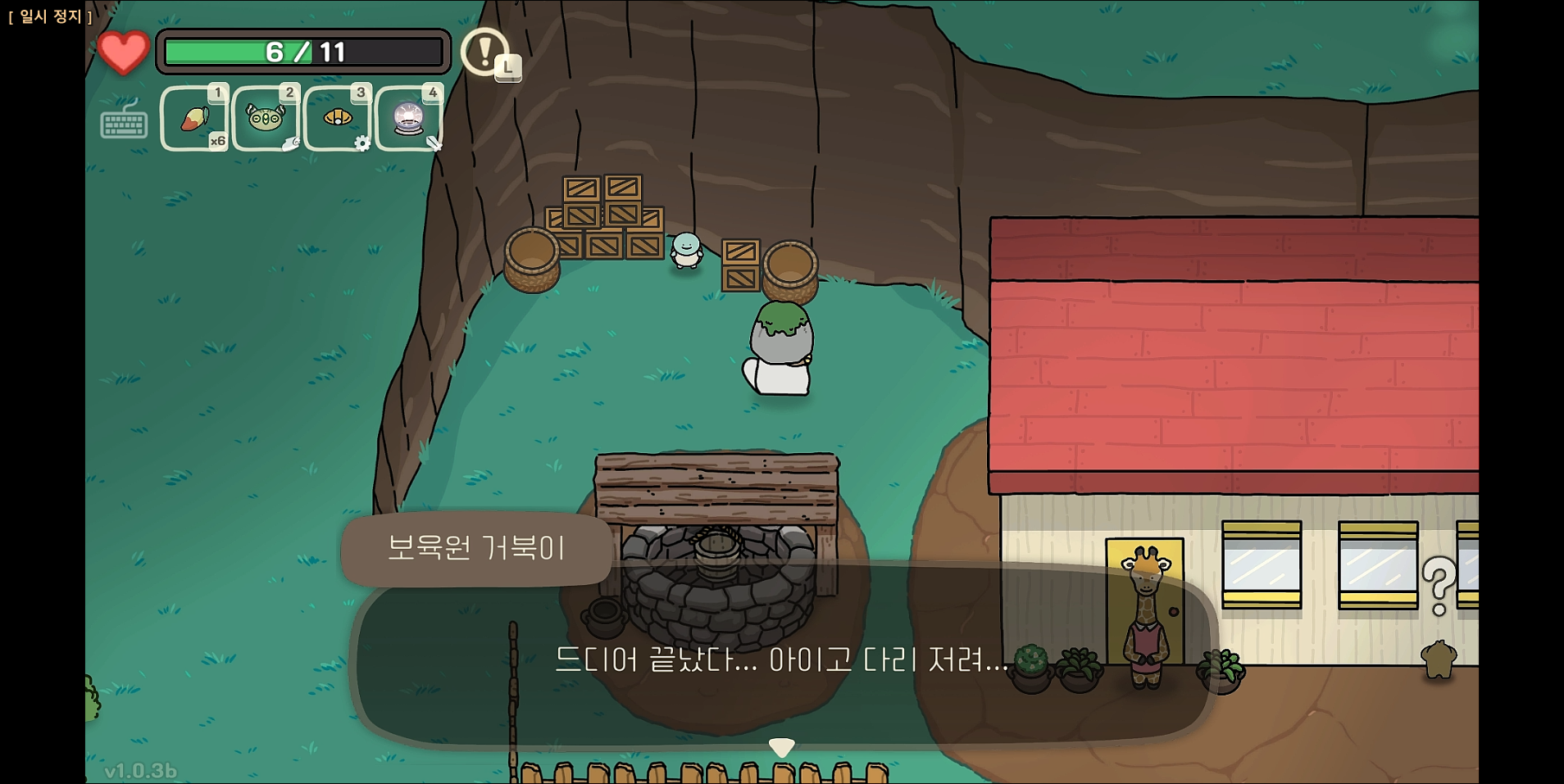Equip the owl item in hotbar slot 2
The image size is (1564, 784).
266,117
